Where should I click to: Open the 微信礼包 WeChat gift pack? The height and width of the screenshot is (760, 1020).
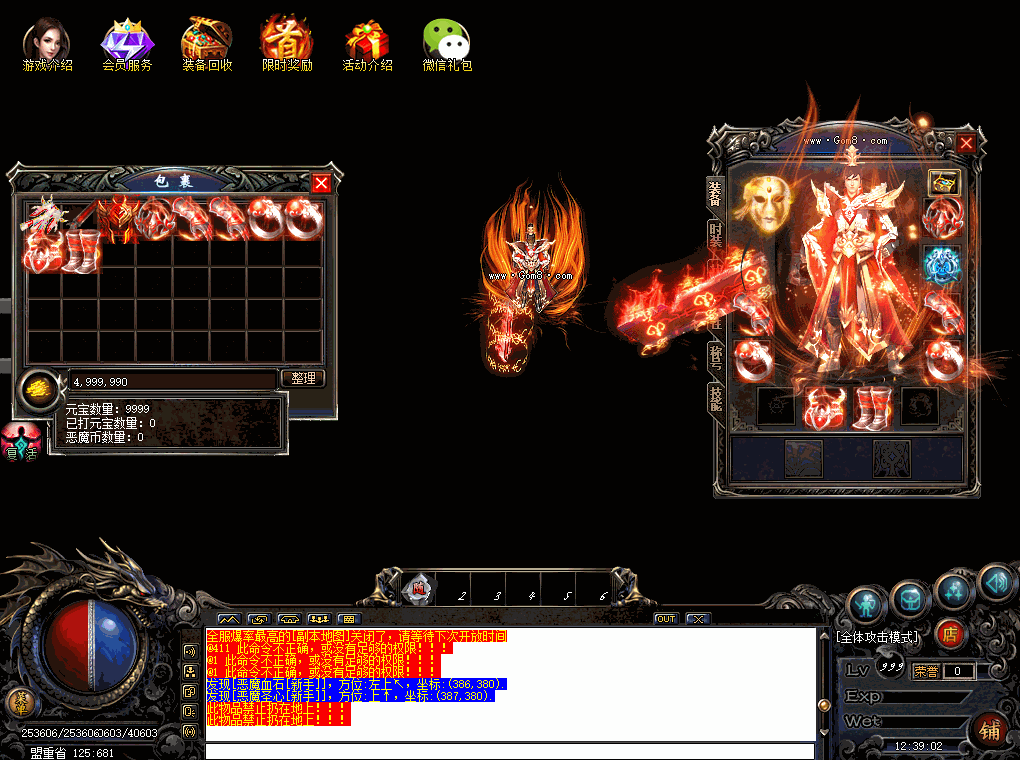(x=447, y=42)
